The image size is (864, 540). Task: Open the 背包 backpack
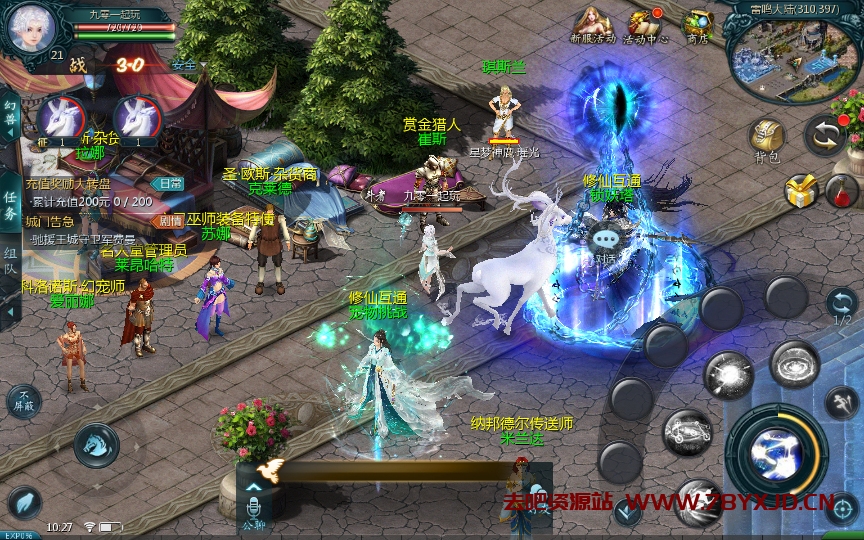767,138
